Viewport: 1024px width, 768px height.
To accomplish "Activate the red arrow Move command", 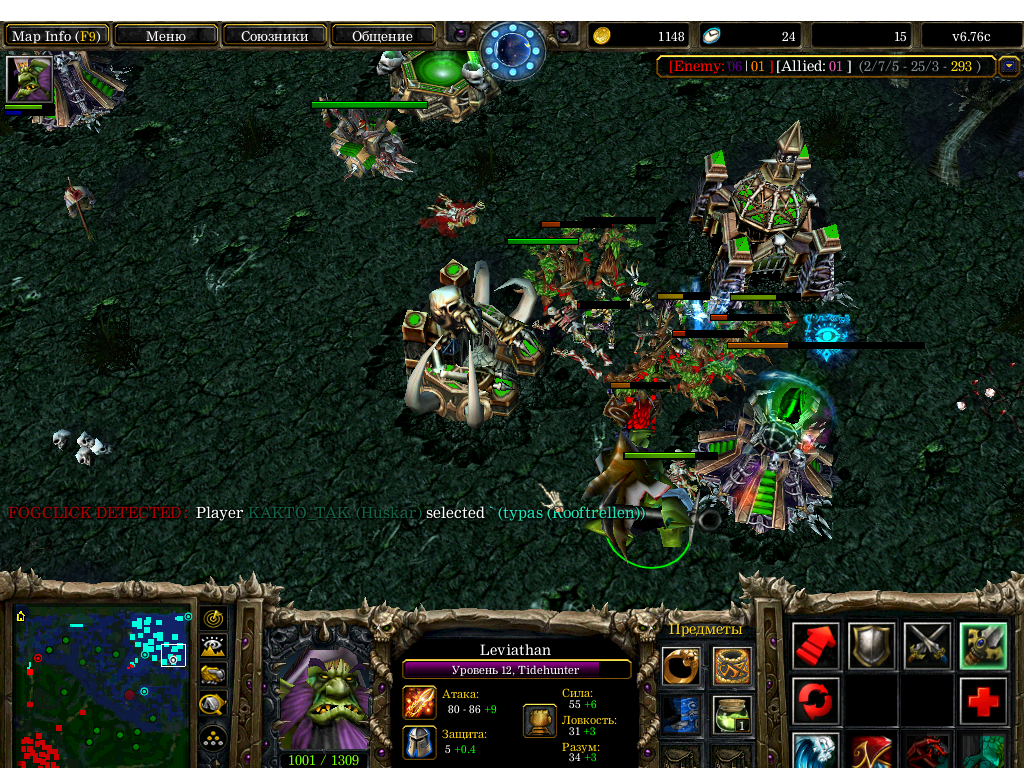I will tap(816, 646).
